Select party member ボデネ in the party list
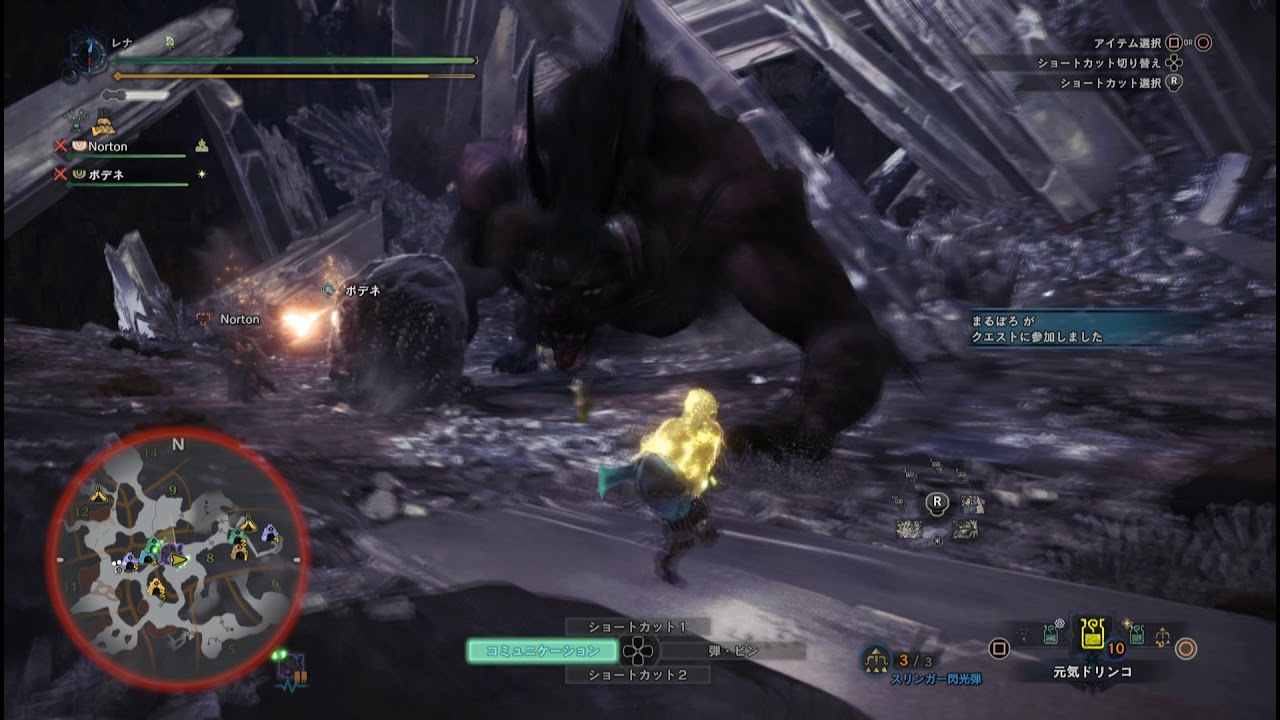This screenshot has width=1280, height=720. pyautogui.click(x=105, y=175)
